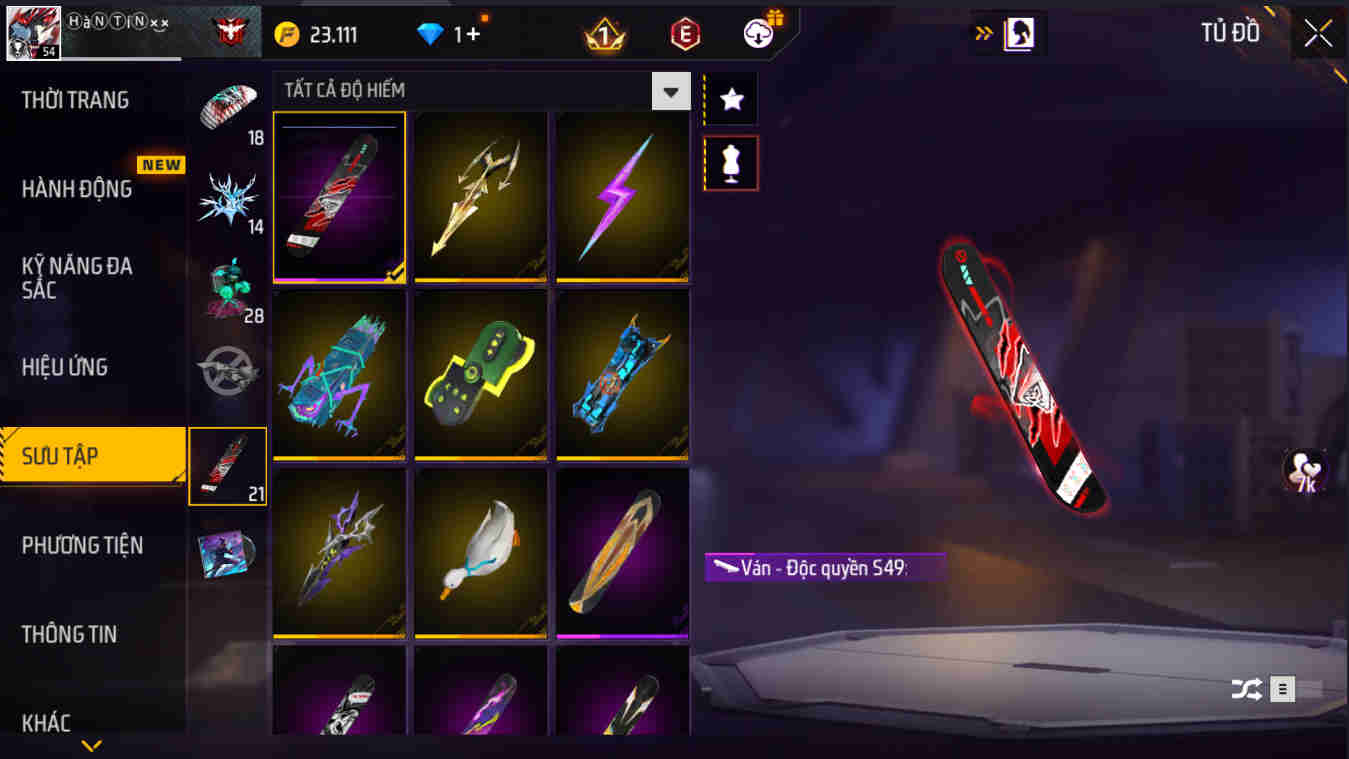Screen dimensions: 1349x759
Task: Open the gift download icon in top bar
Action: [x=757, y=32]
